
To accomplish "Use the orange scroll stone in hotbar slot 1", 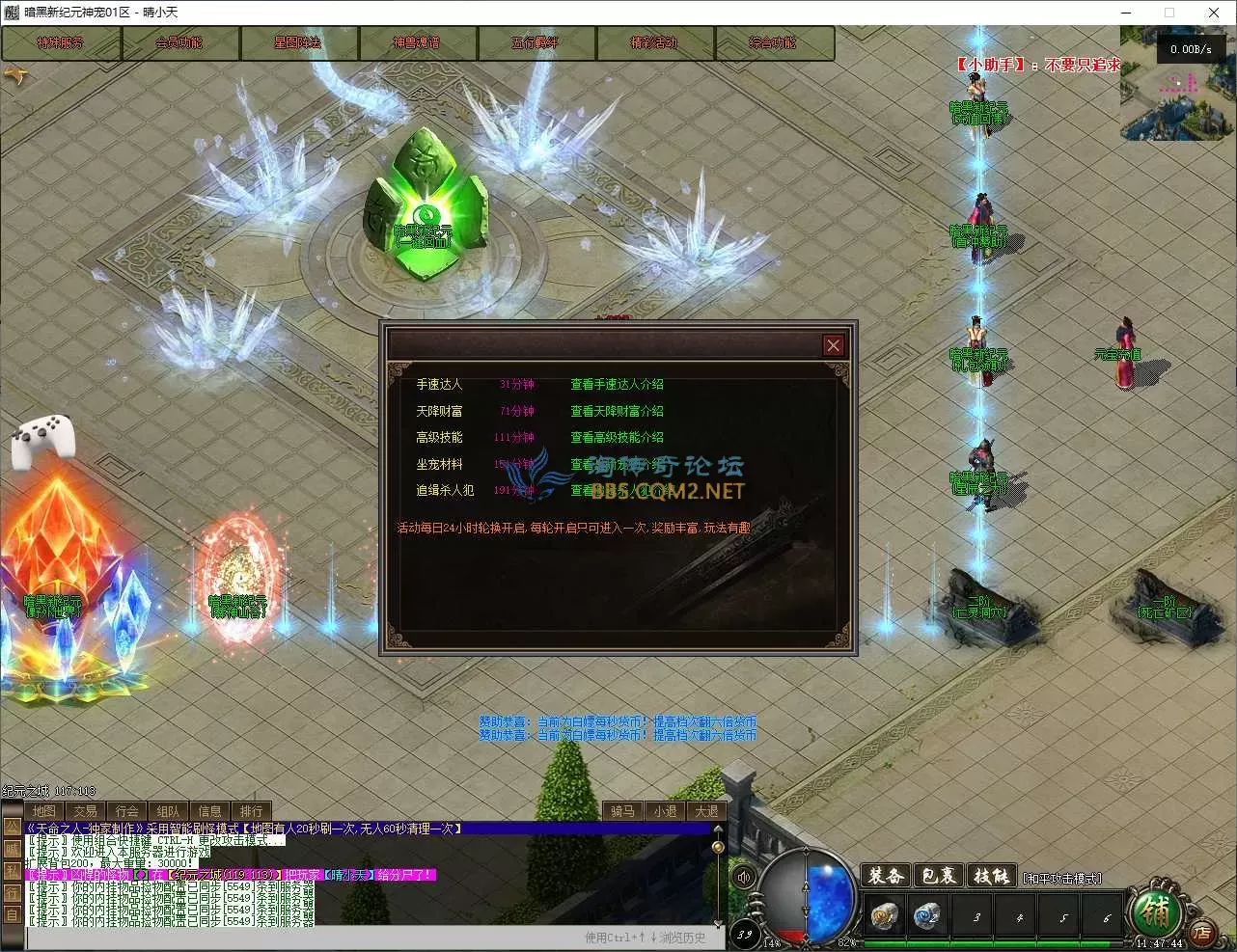I will pos(883,914).
